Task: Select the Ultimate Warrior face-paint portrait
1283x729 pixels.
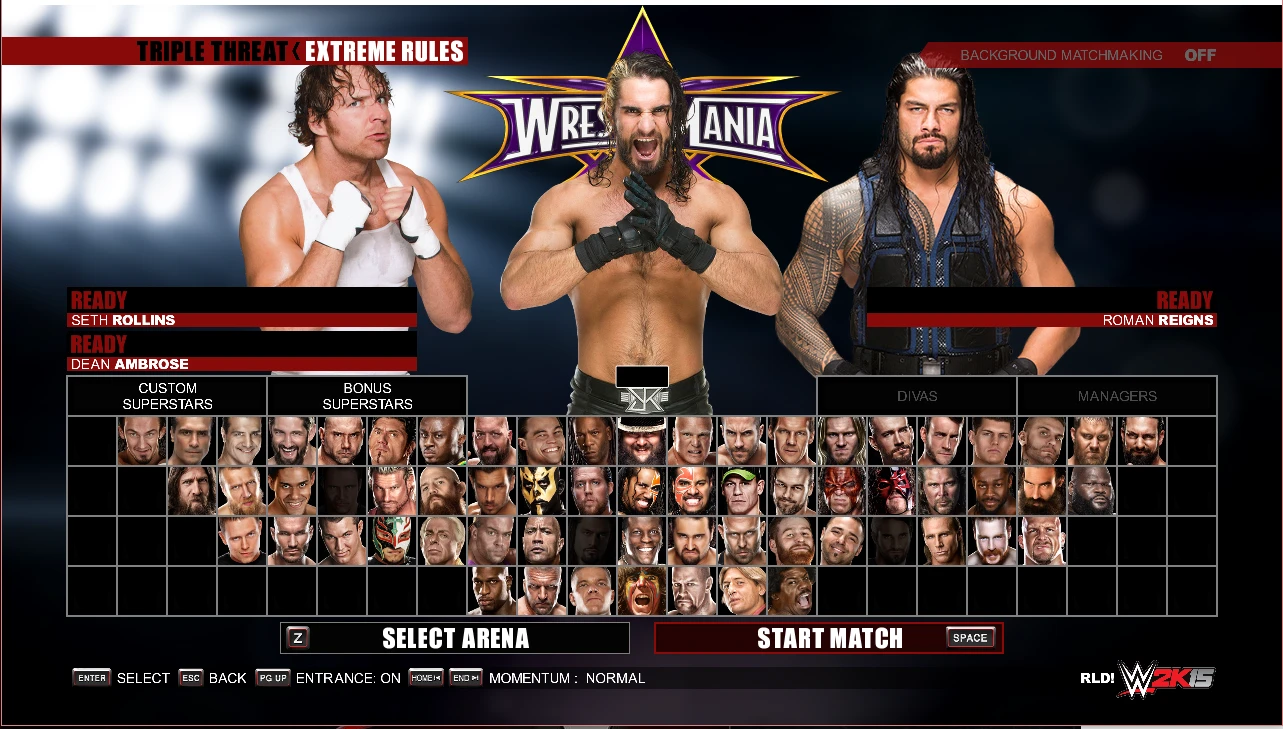Action: tap(642, 592)
